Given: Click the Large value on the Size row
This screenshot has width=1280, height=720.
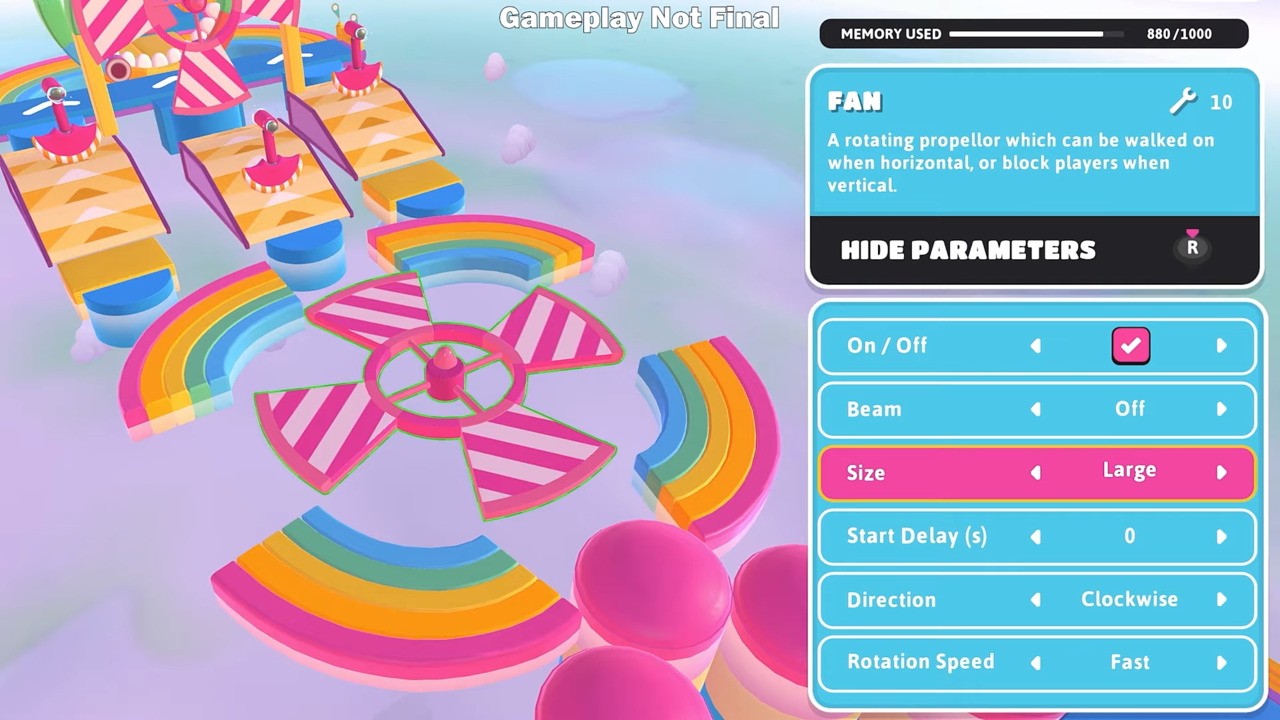Looking at the screenshot, I should coord(1129,470).
